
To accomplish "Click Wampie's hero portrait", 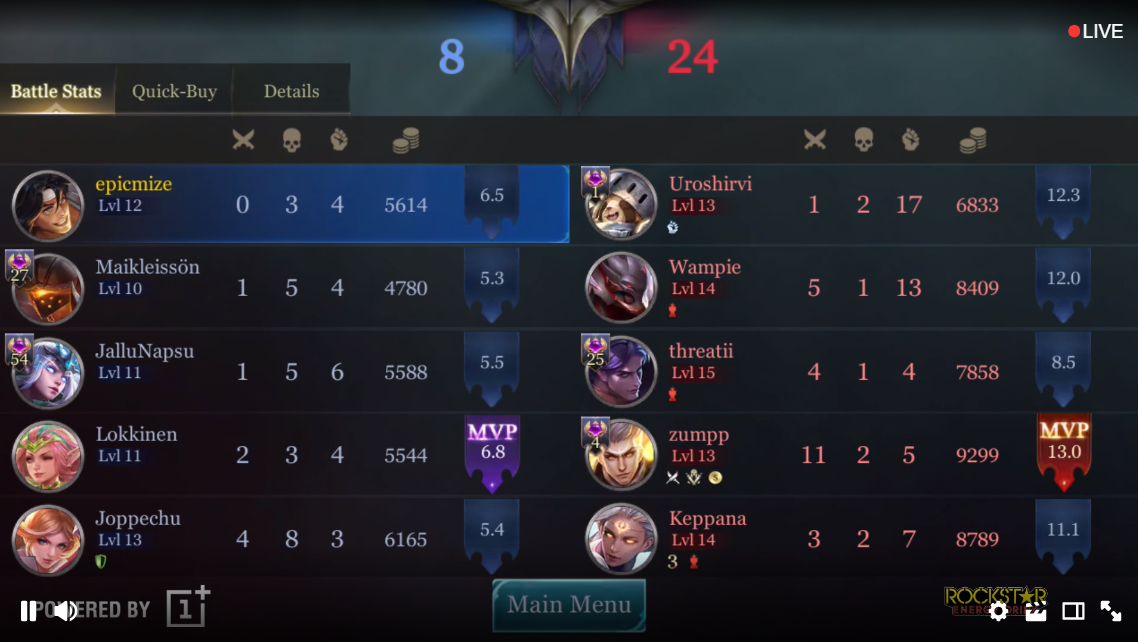I will click(621, 289).
